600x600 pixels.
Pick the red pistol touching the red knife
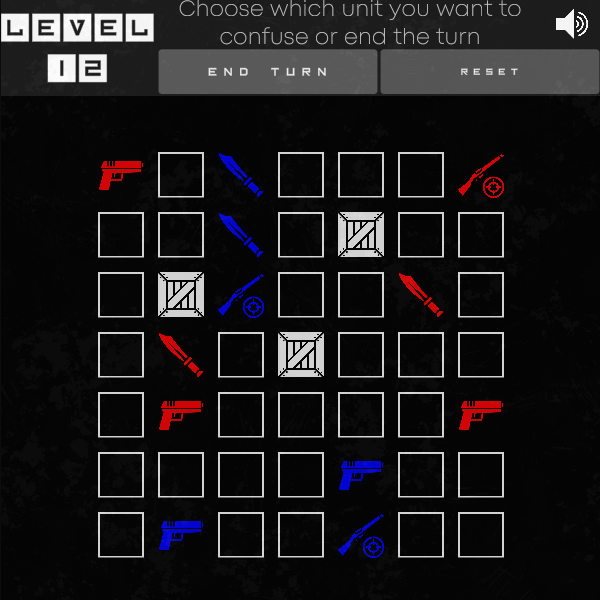[181, 415]
